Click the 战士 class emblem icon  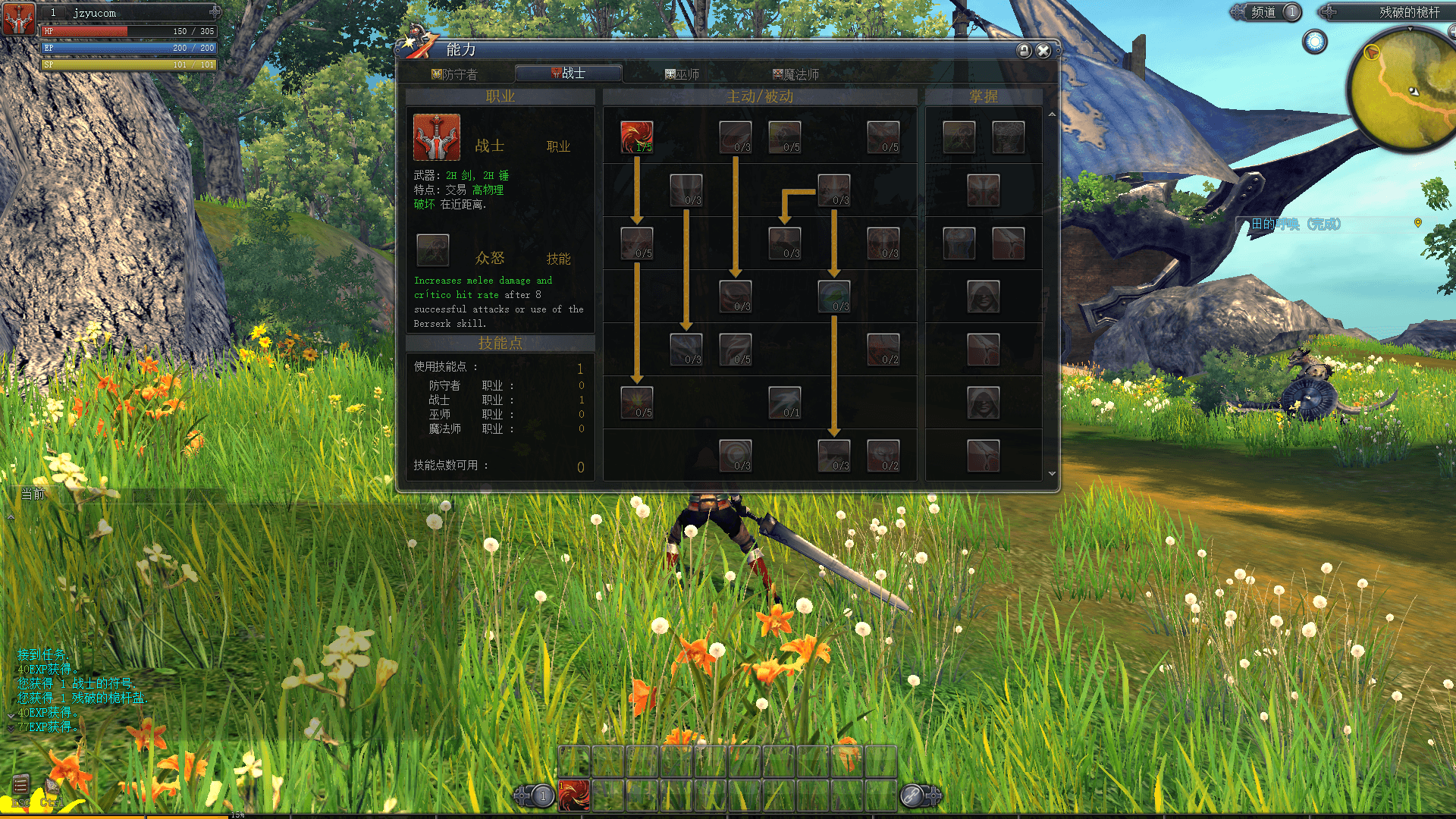tap(437, 137)
